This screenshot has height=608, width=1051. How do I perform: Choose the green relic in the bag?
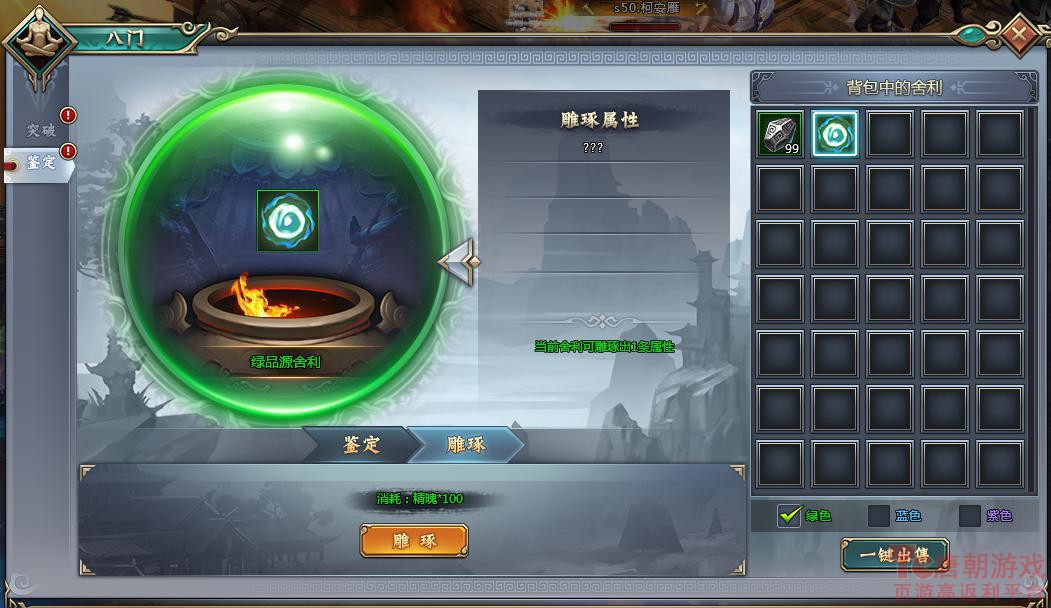[834, 134]
